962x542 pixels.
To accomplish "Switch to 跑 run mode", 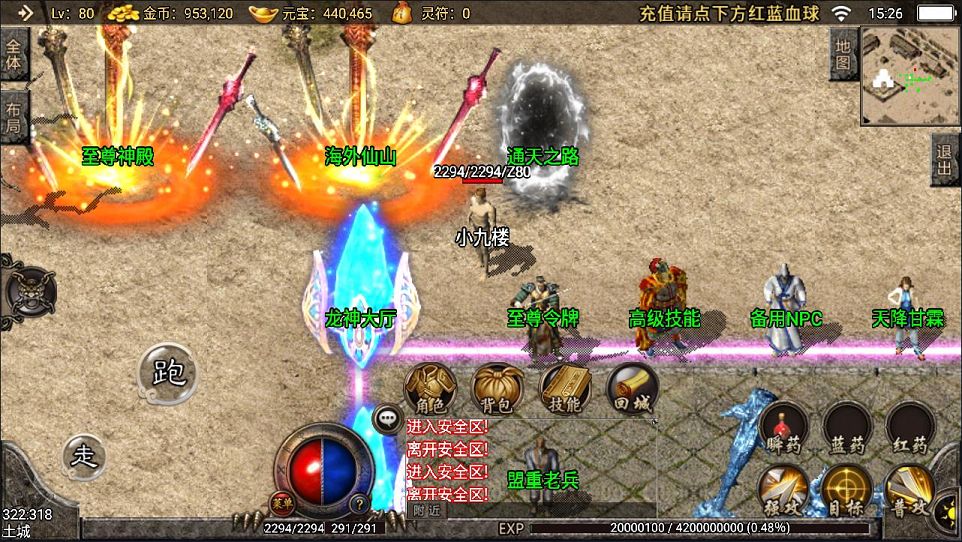I will click(x=168, y=373).
